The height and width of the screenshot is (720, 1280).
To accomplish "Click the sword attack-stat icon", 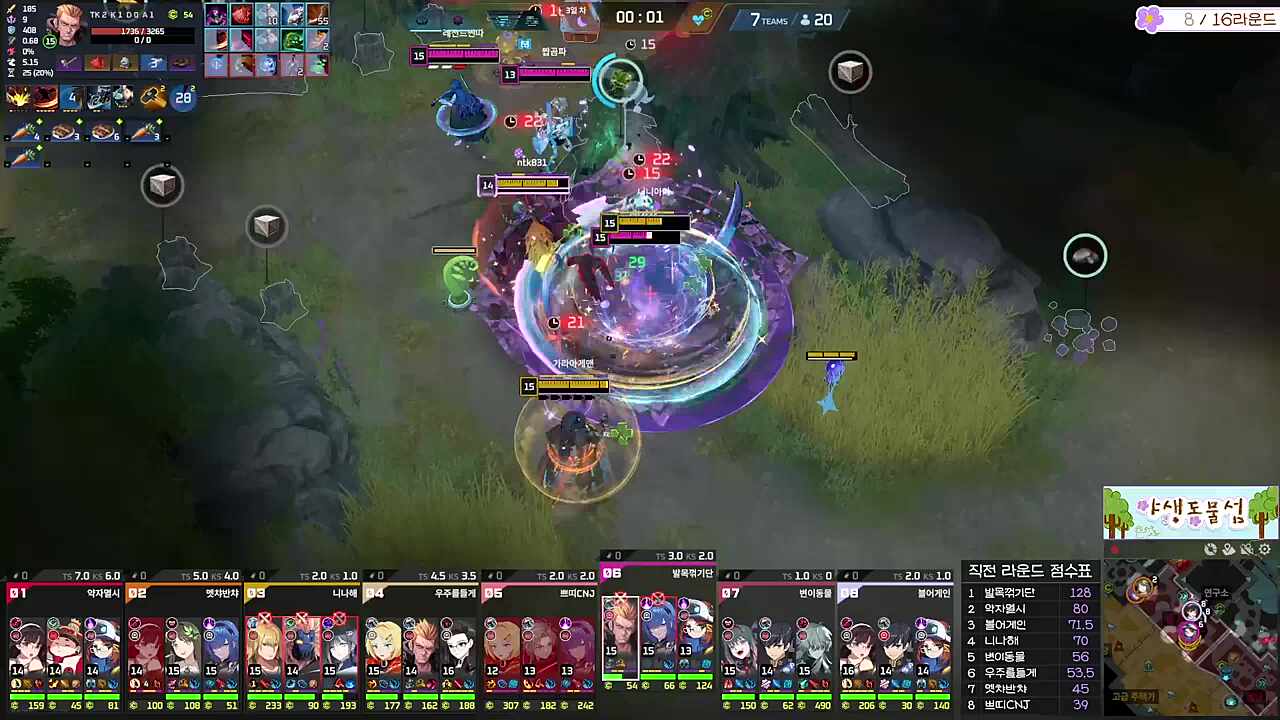I will click(10, 9).
